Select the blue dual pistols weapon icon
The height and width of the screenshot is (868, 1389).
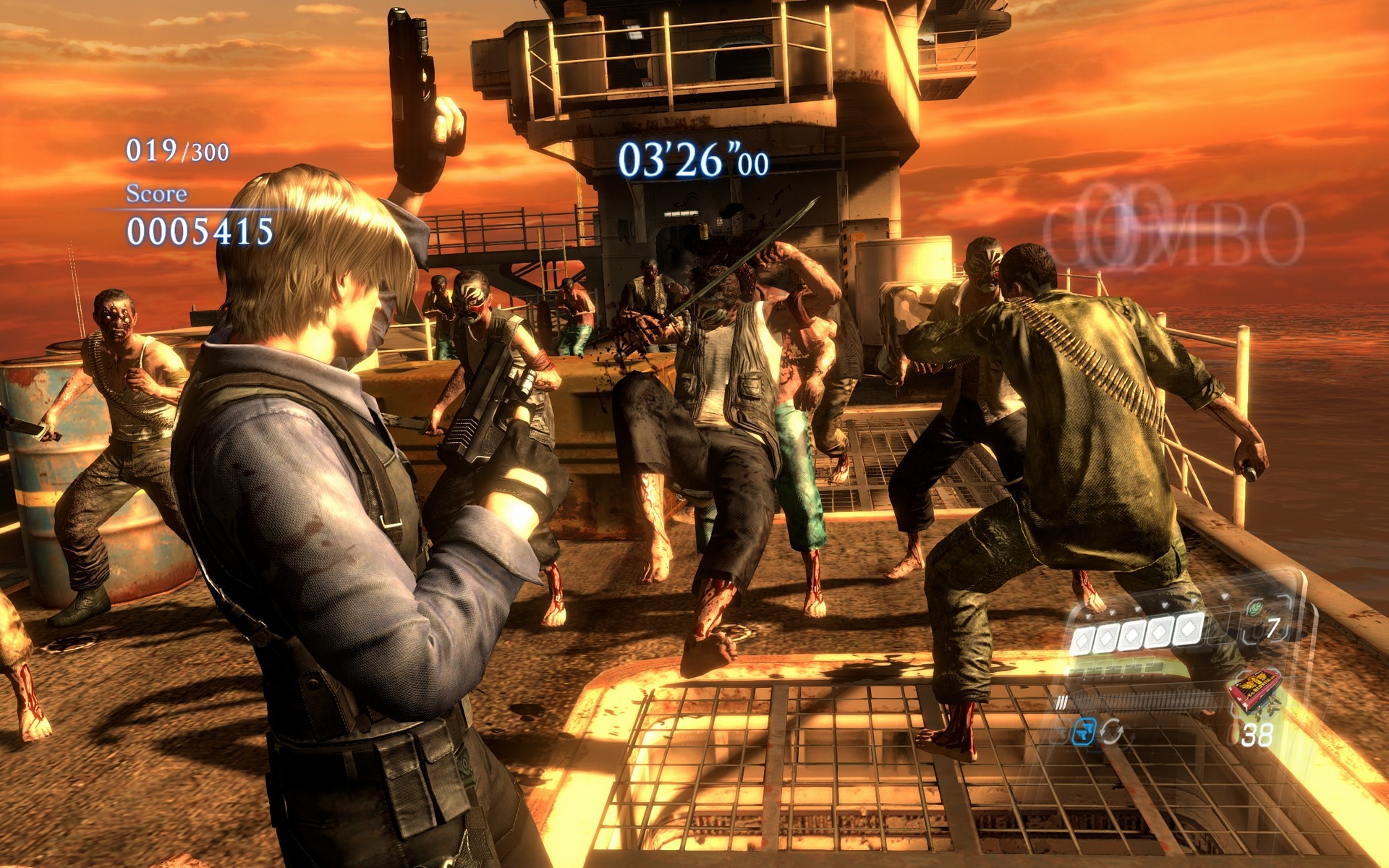point(1084,731)
